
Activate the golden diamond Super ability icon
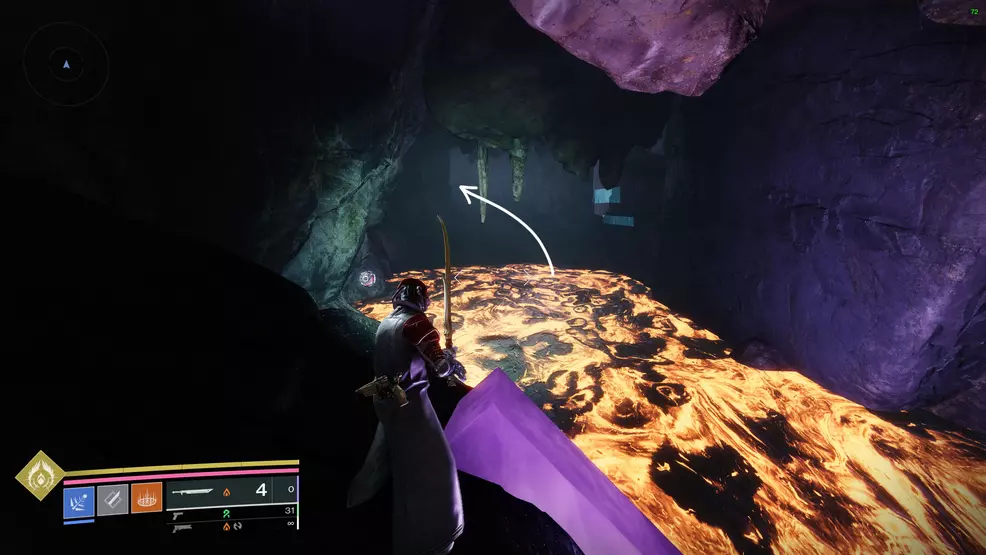tap(40, 475)
